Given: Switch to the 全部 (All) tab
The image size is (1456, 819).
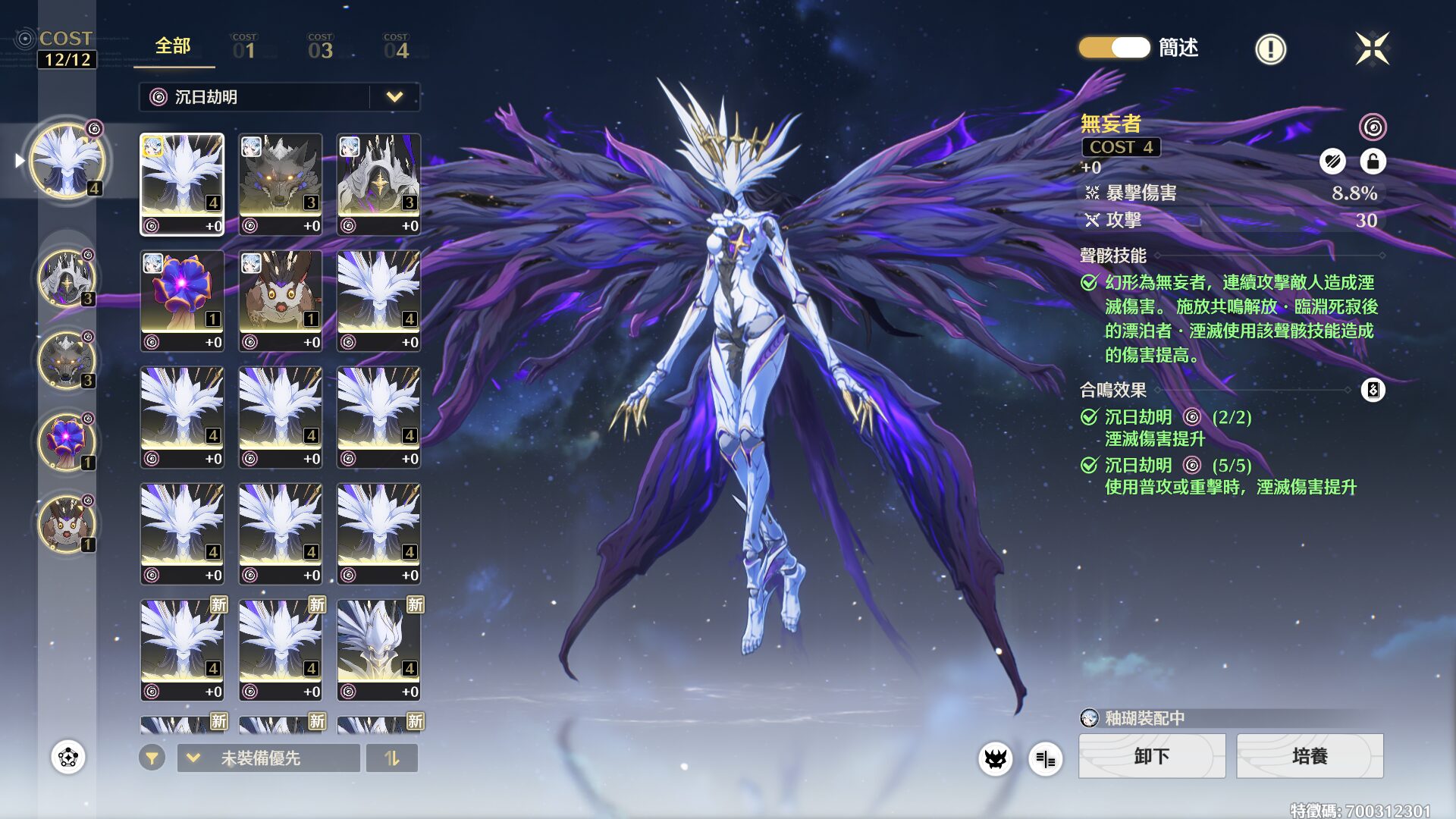Looking at the screenshot, I should click(x=173, y=47).
